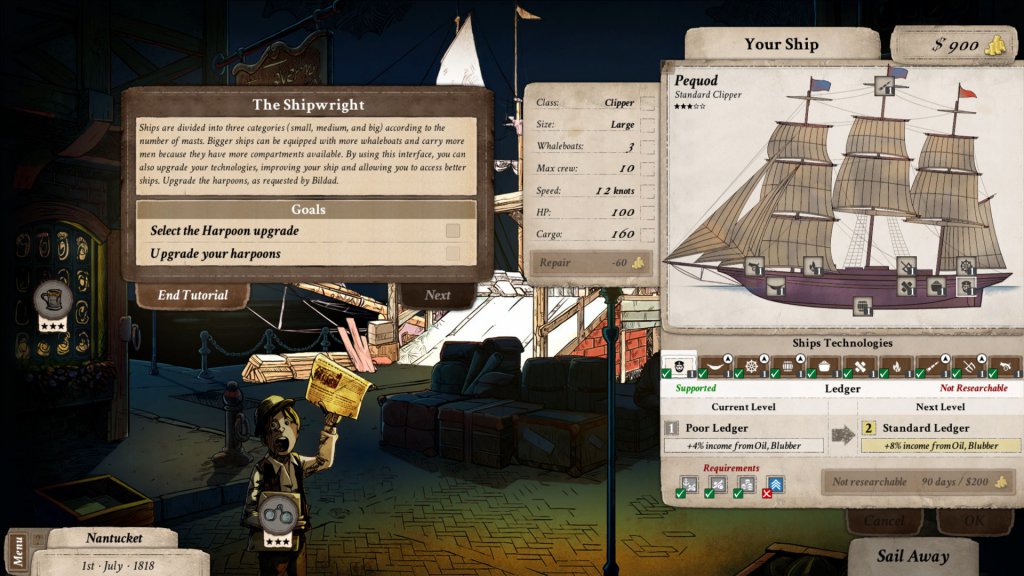Select the Ledger captain technology tab
This screenshot has height=576, width=1024.
tap(676, 366)
